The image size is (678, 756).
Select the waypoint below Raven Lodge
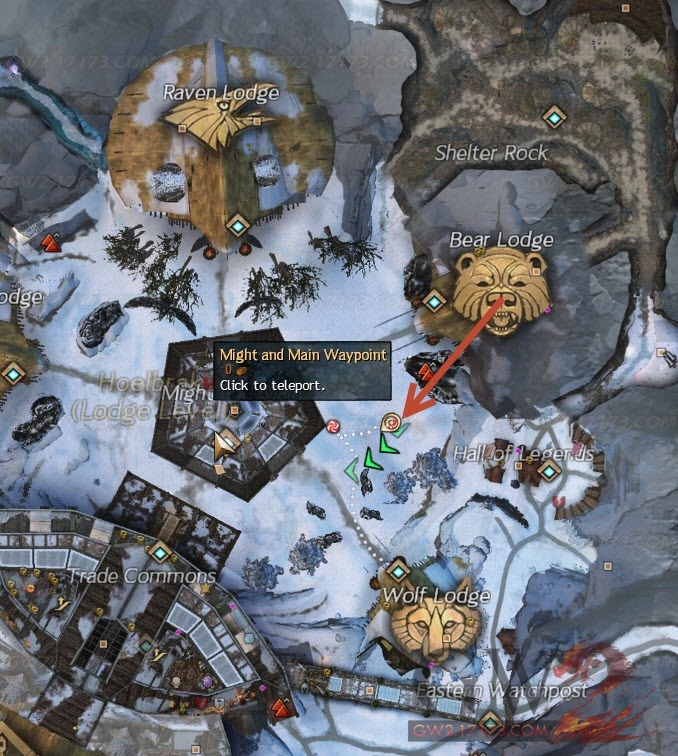(238, 226)
